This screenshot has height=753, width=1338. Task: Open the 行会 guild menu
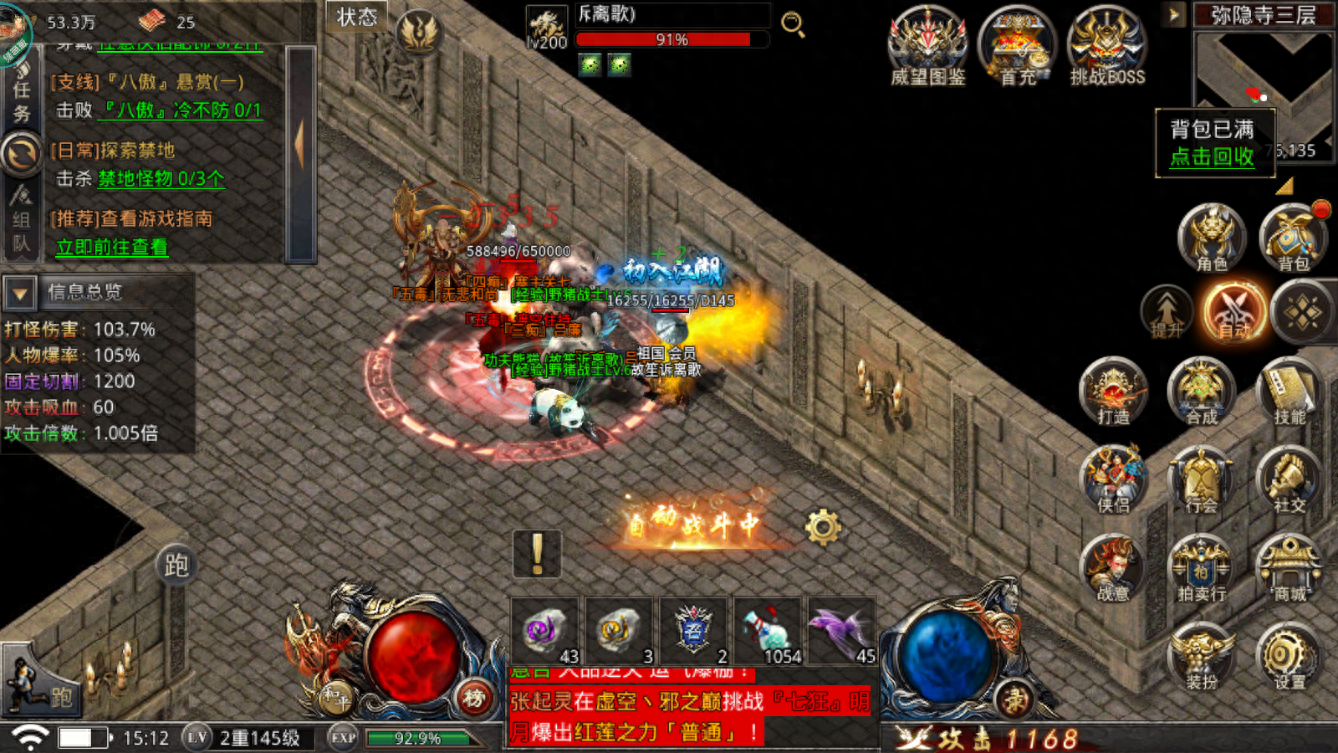[x=1201, y=479]
